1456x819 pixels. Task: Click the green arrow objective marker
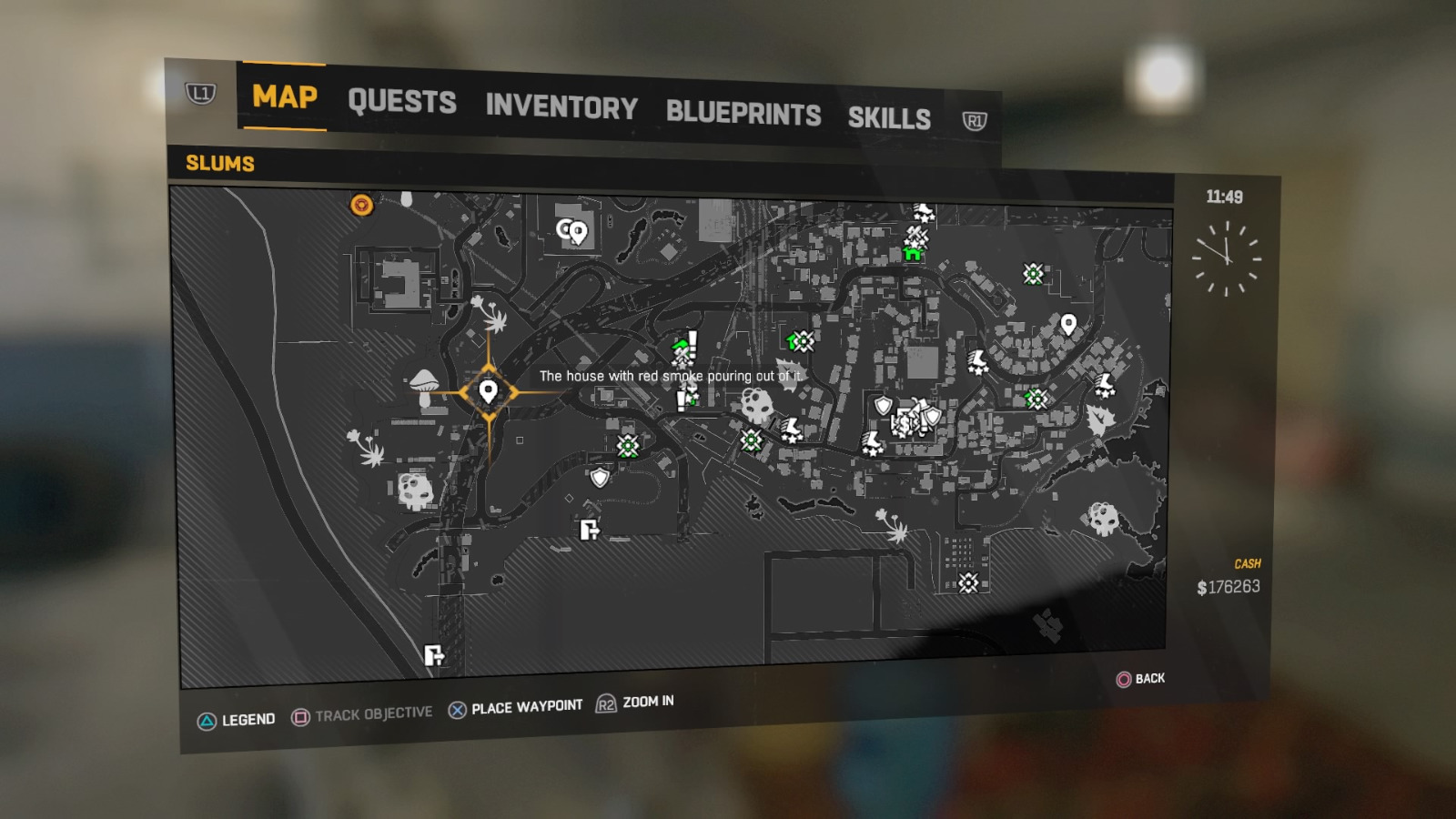click(x=678, y=346)
